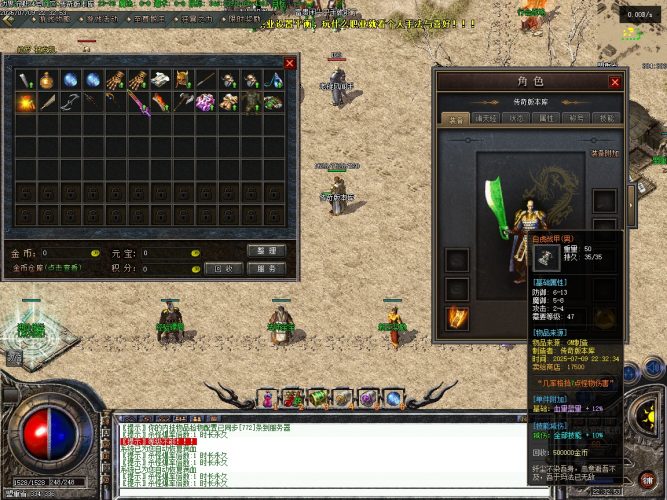Open the 回收 recycle function
The image size is (667, 500).
(223, 268)
